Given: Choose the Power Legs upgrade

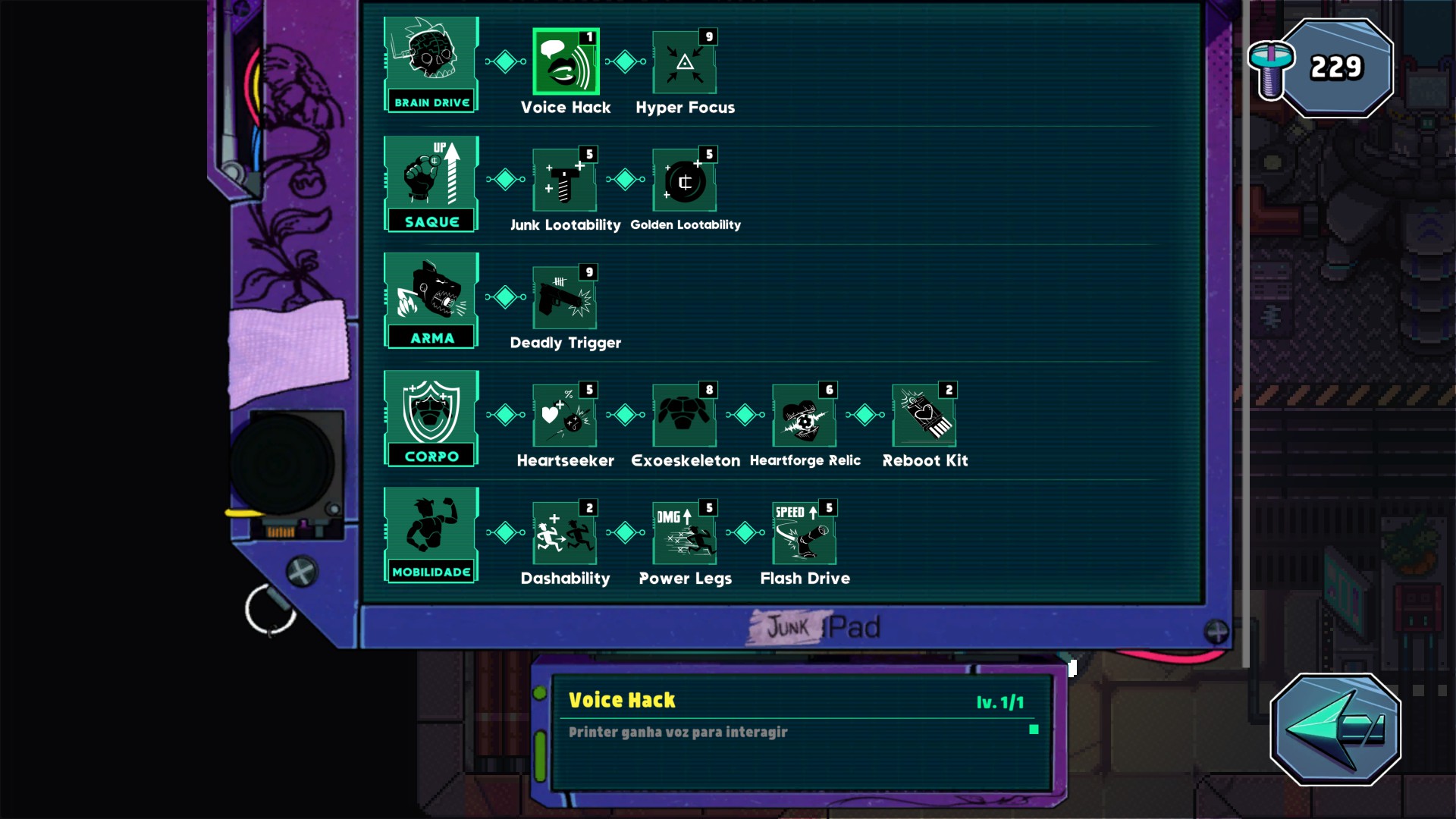Looking at the screenshot, I should (685, 533).
